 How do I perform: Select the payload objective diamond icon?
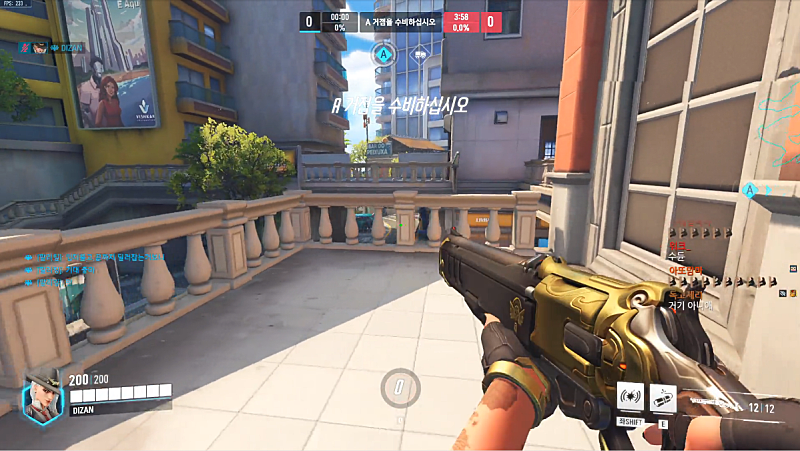[421, 53]
